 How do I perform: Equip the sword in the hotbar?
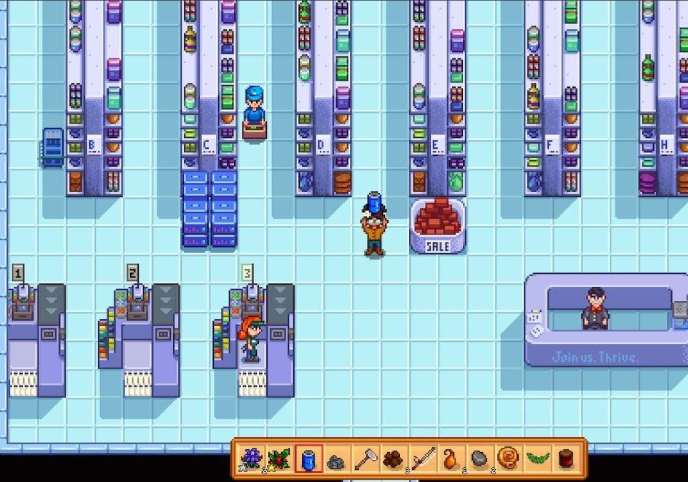424,459
